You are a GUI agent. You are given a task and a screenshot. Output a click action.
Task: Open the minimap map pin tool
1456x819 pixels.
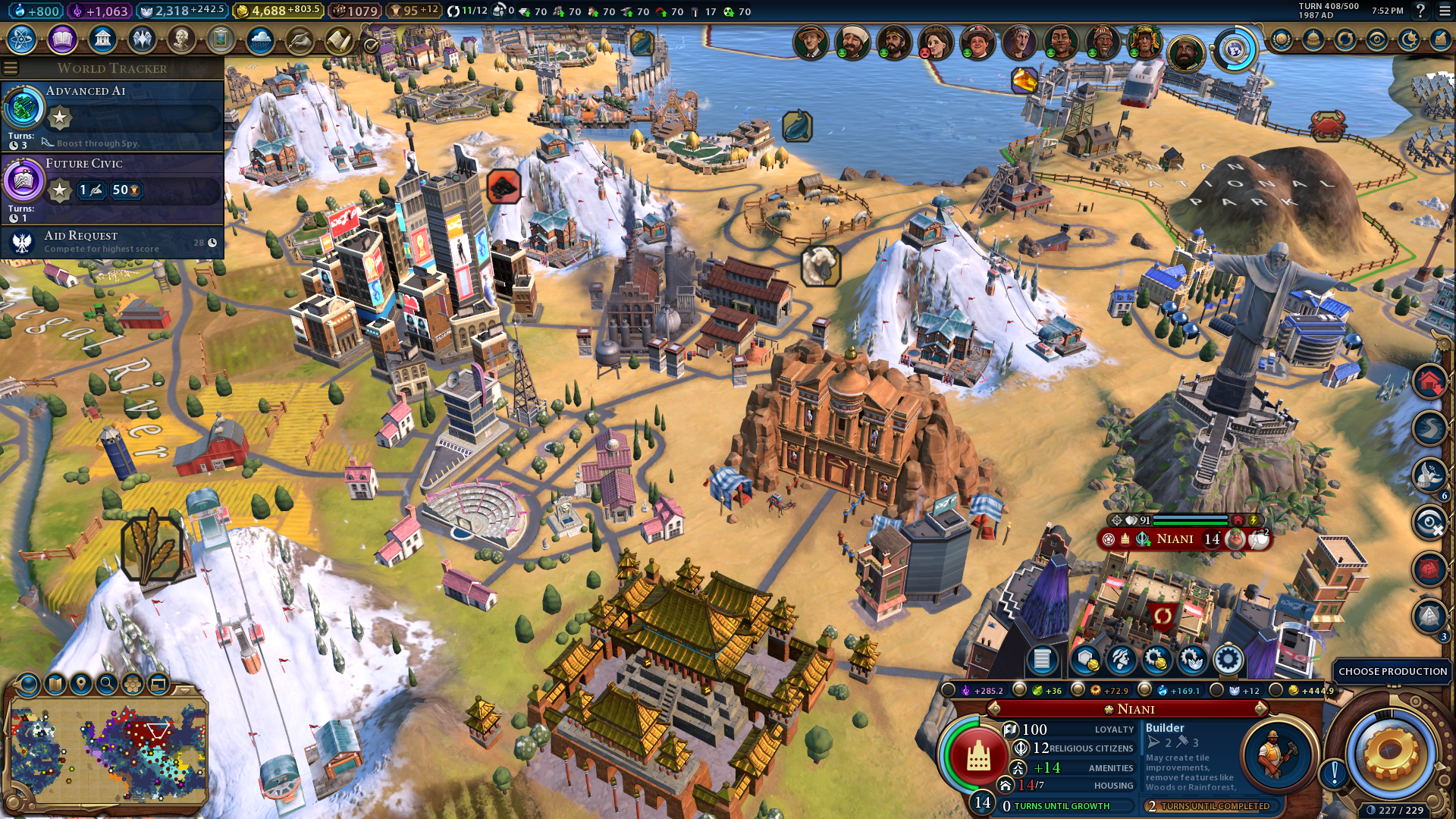[81, 684]
